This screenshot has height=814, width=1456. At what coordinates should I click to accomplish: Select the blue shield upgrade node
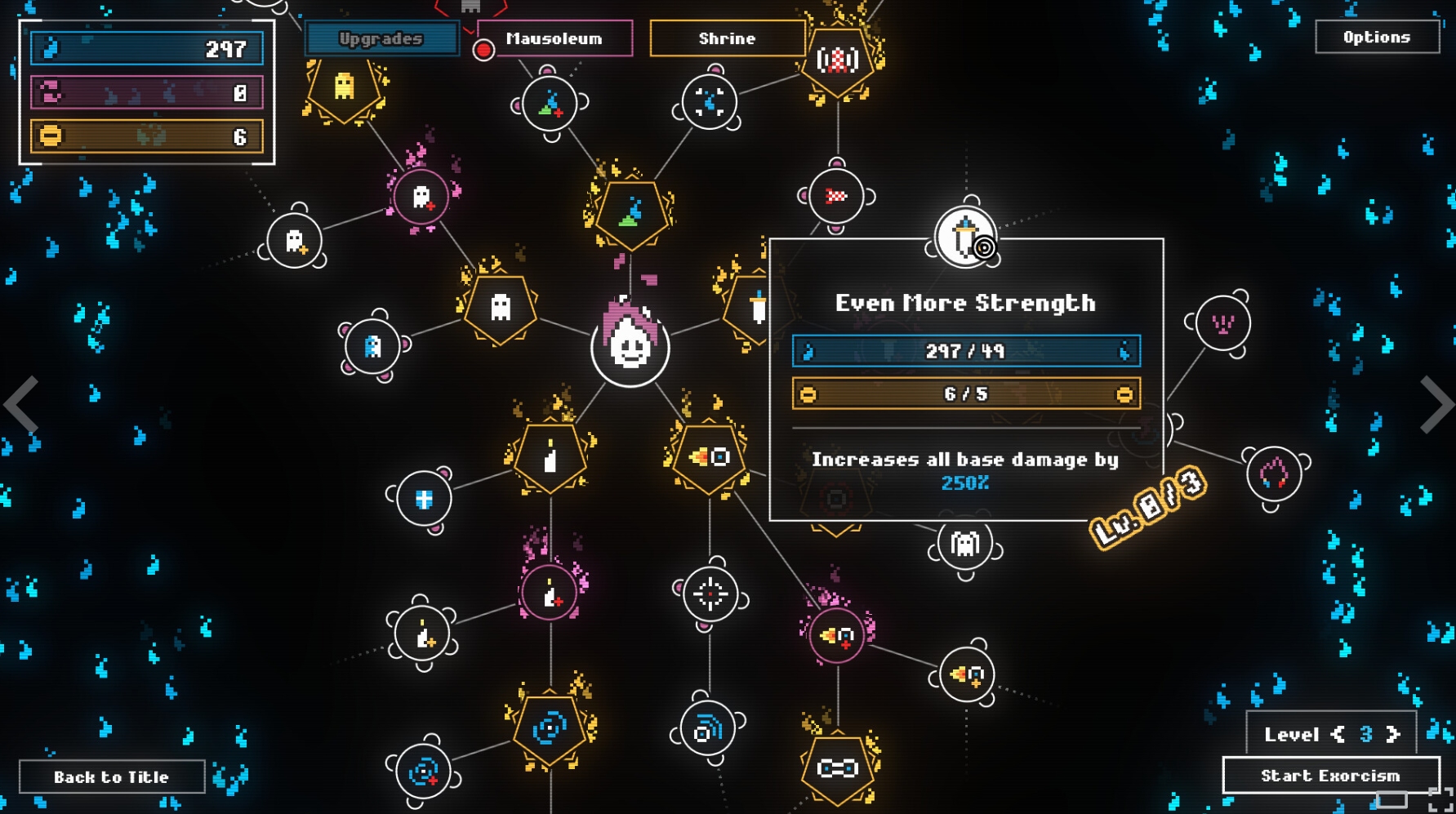[424, 498]
